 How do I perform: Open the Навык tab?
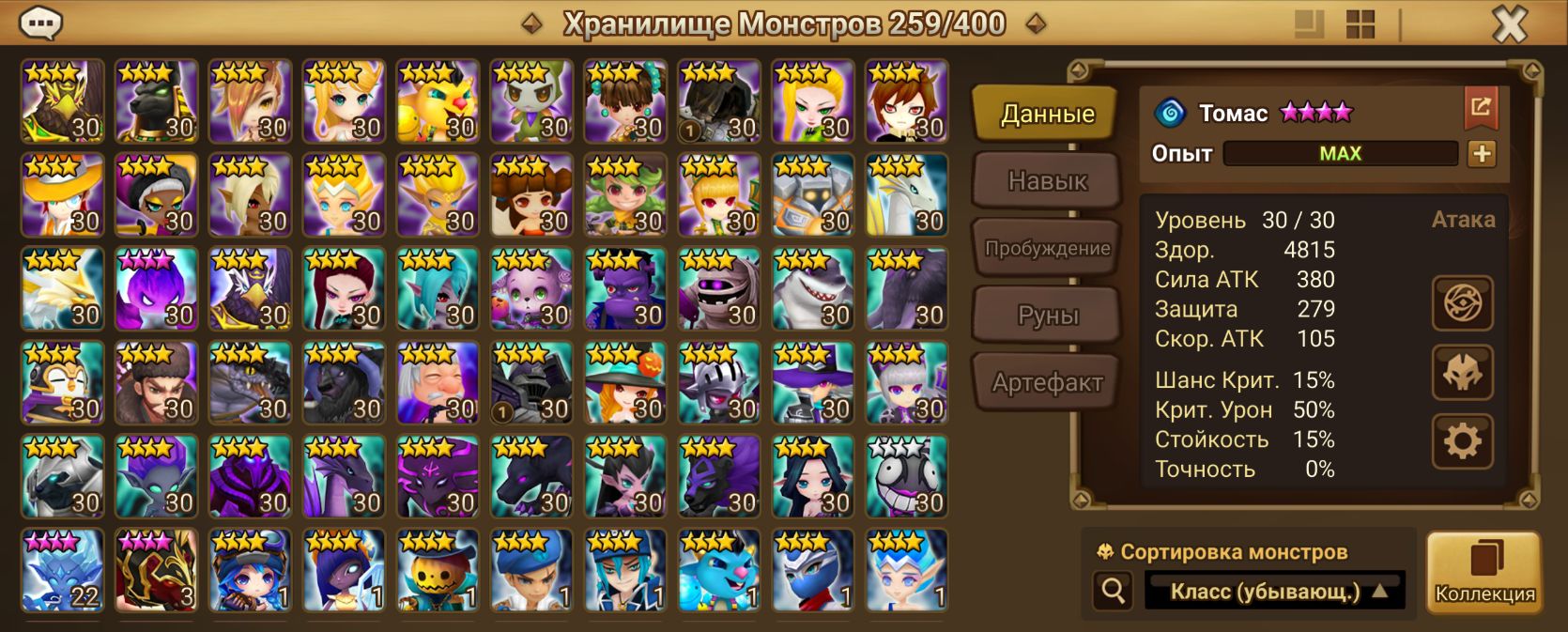[x=1046, y=180]
